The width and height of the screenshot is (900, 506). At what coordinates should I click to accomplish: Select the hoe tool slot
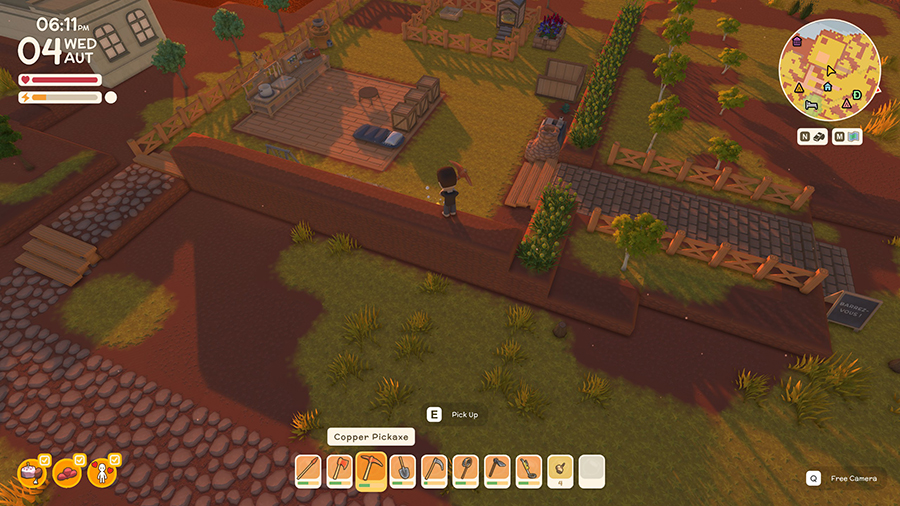(497, 469)
